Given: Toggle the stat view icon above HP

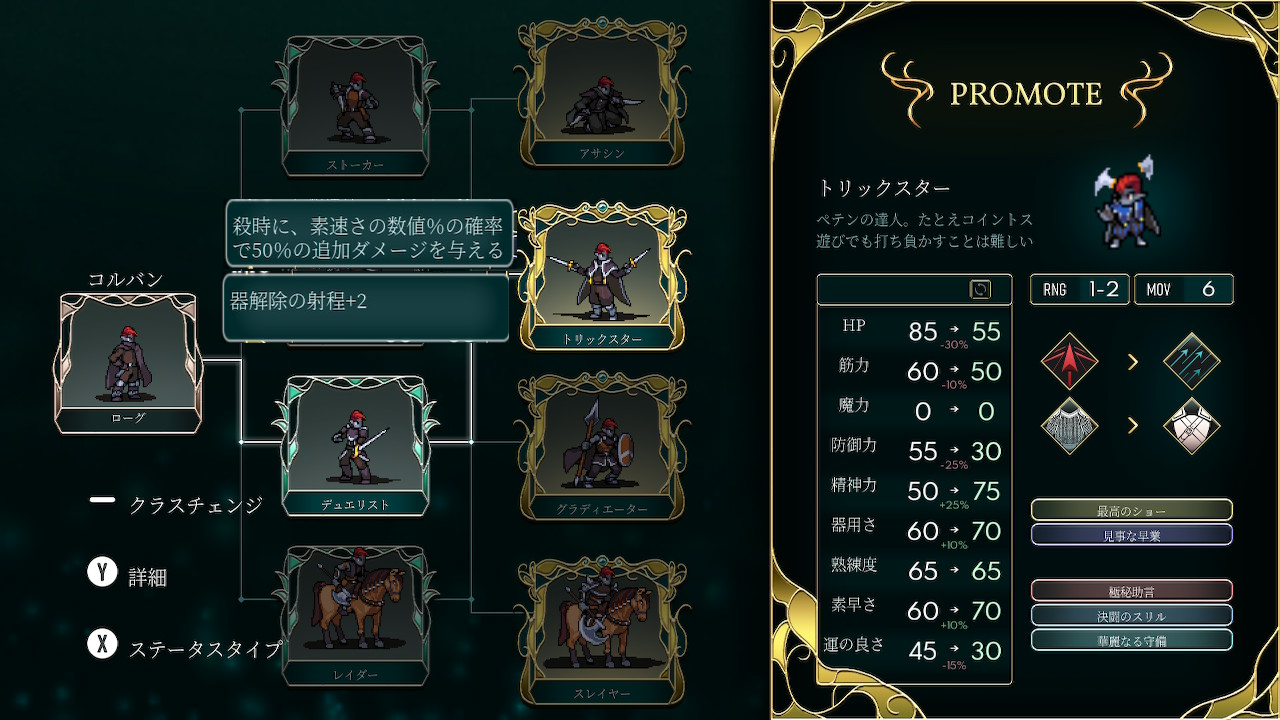Looking at the screenshot, I should [980, 289].
